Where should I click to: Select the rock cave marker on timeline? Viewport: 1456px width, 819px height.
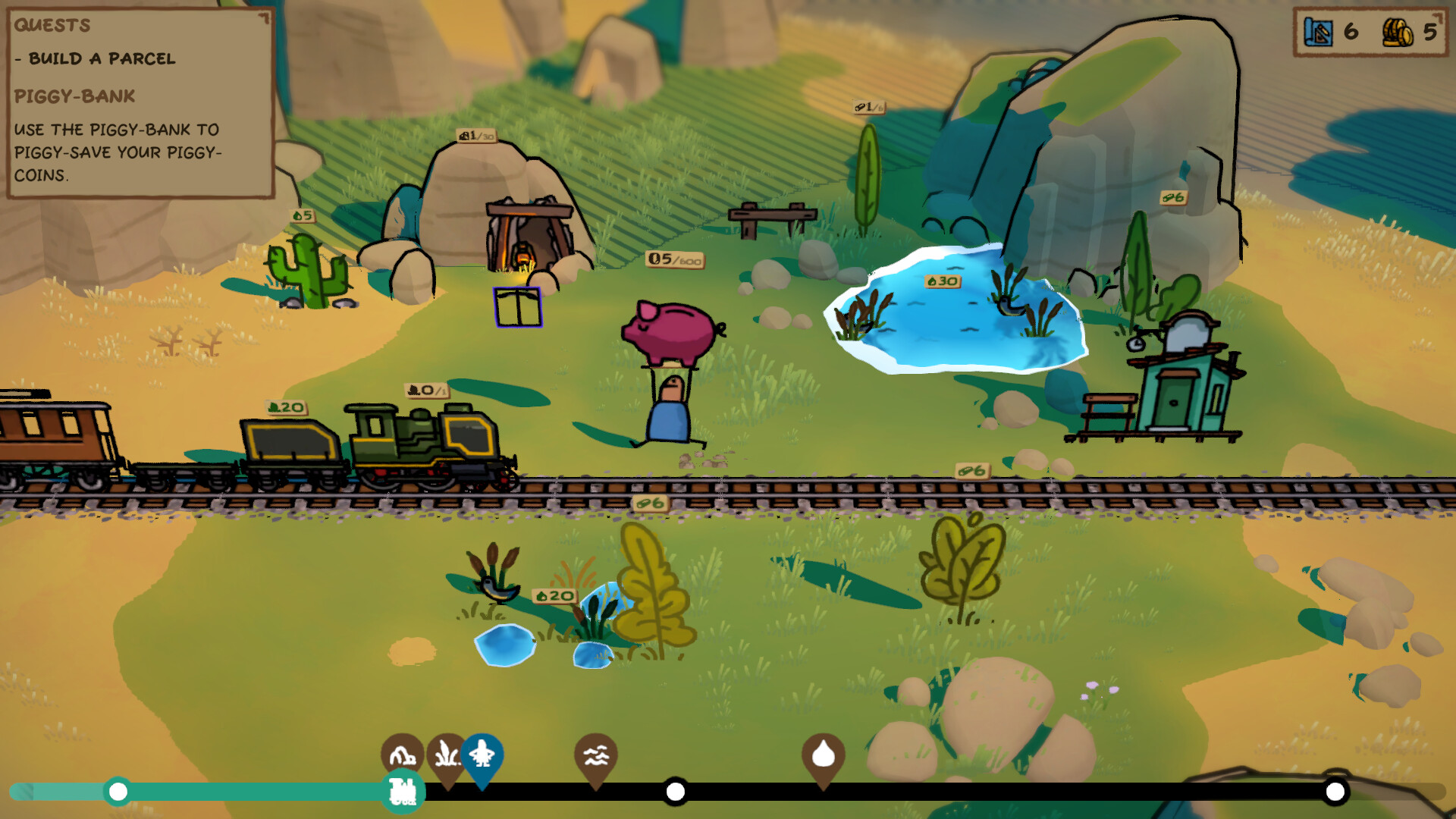point(401,753)
